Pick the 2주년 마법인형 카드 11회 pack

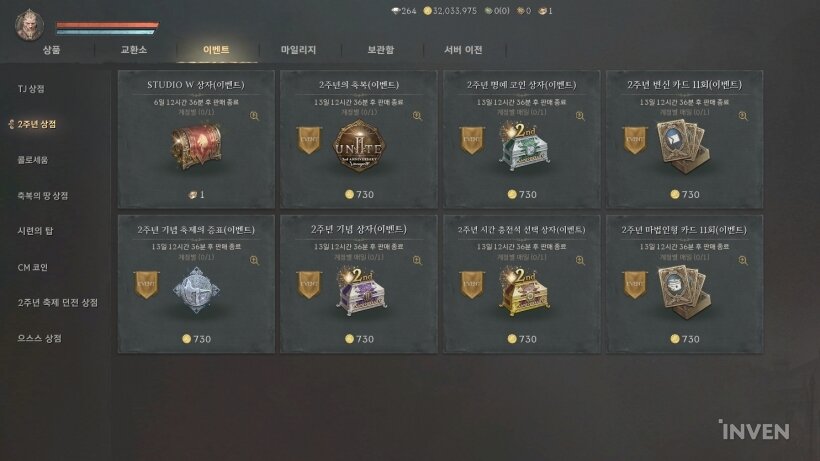coord(686,283)
